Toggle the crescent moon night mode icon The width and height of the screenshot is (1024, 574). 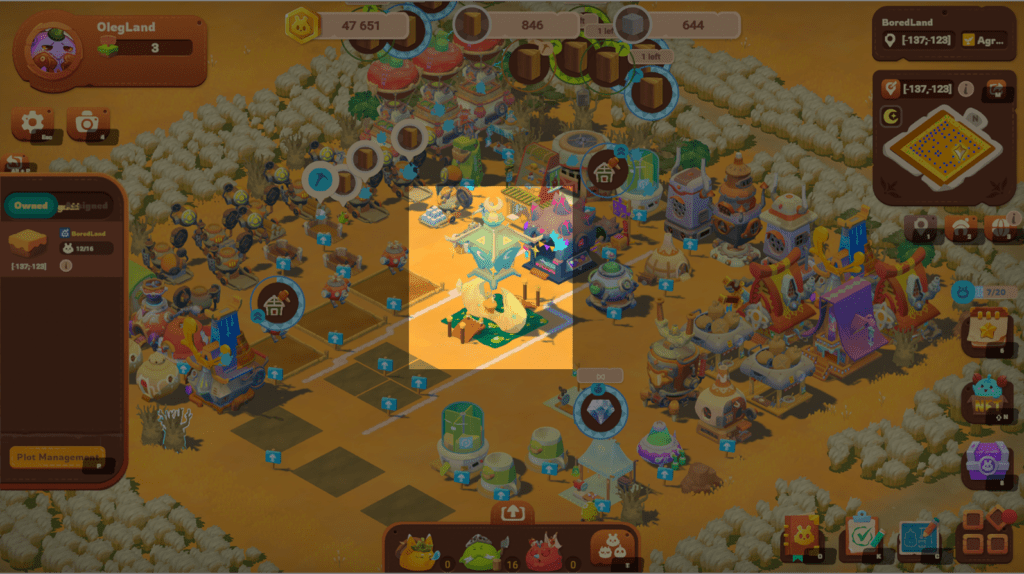tap(888, 118)
